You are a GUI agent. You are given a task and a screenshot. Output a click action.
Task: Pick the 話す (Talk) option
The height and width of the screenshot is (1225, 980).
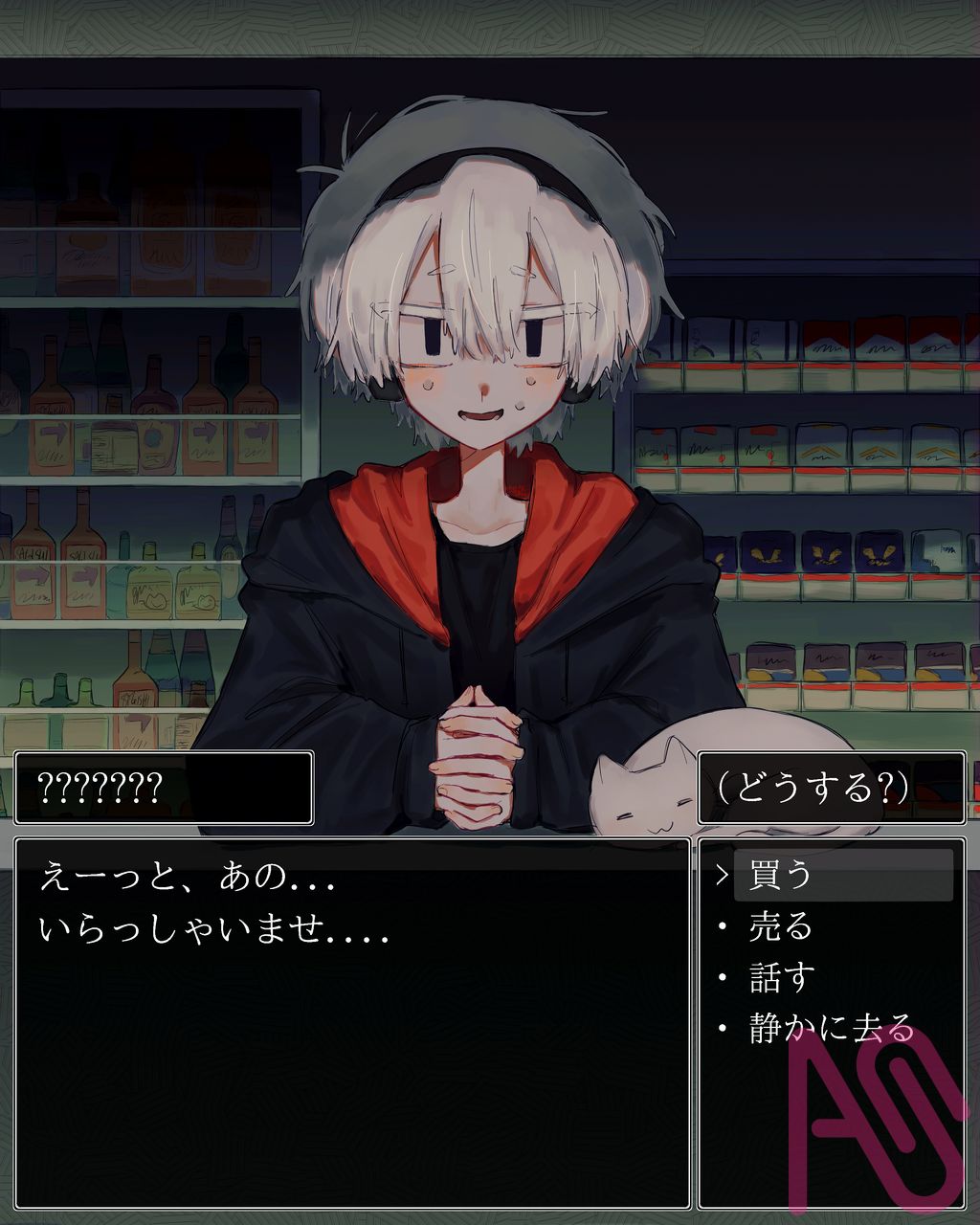pos(780,978)
